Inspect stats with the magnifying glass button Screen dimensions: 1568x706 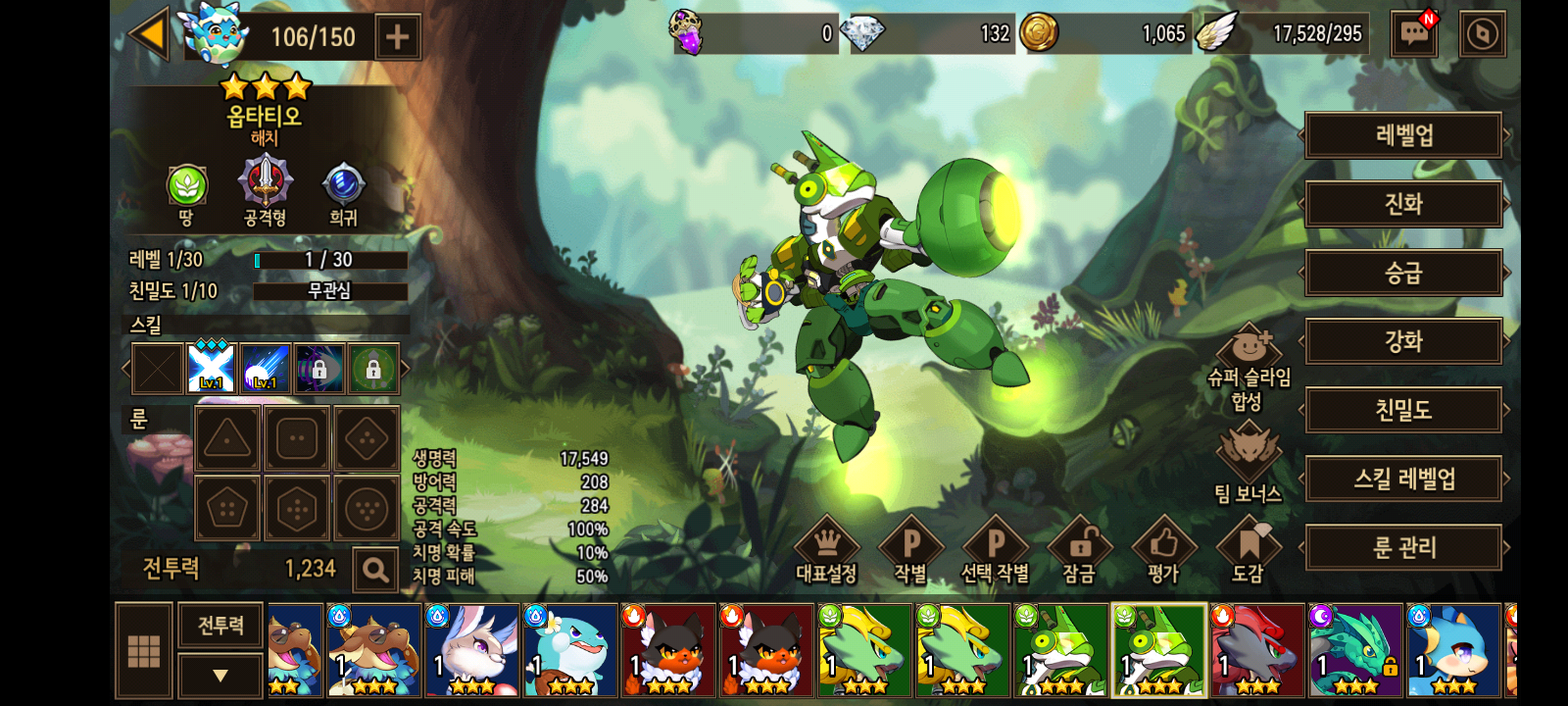click(374, 569)
